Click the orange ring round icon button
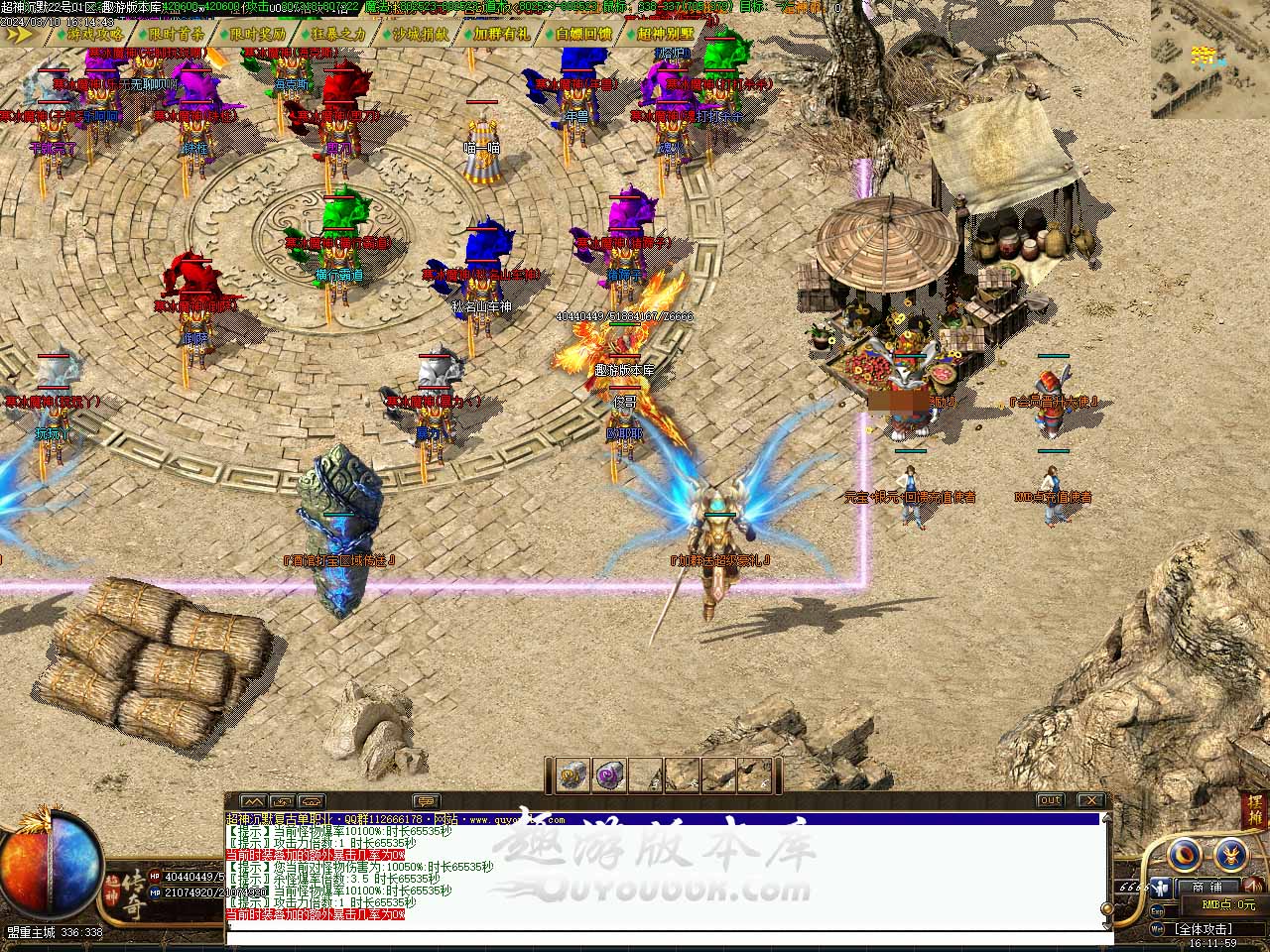Image resolution: width=1270 pixels, height=952 pixels. click(1184, 855)
